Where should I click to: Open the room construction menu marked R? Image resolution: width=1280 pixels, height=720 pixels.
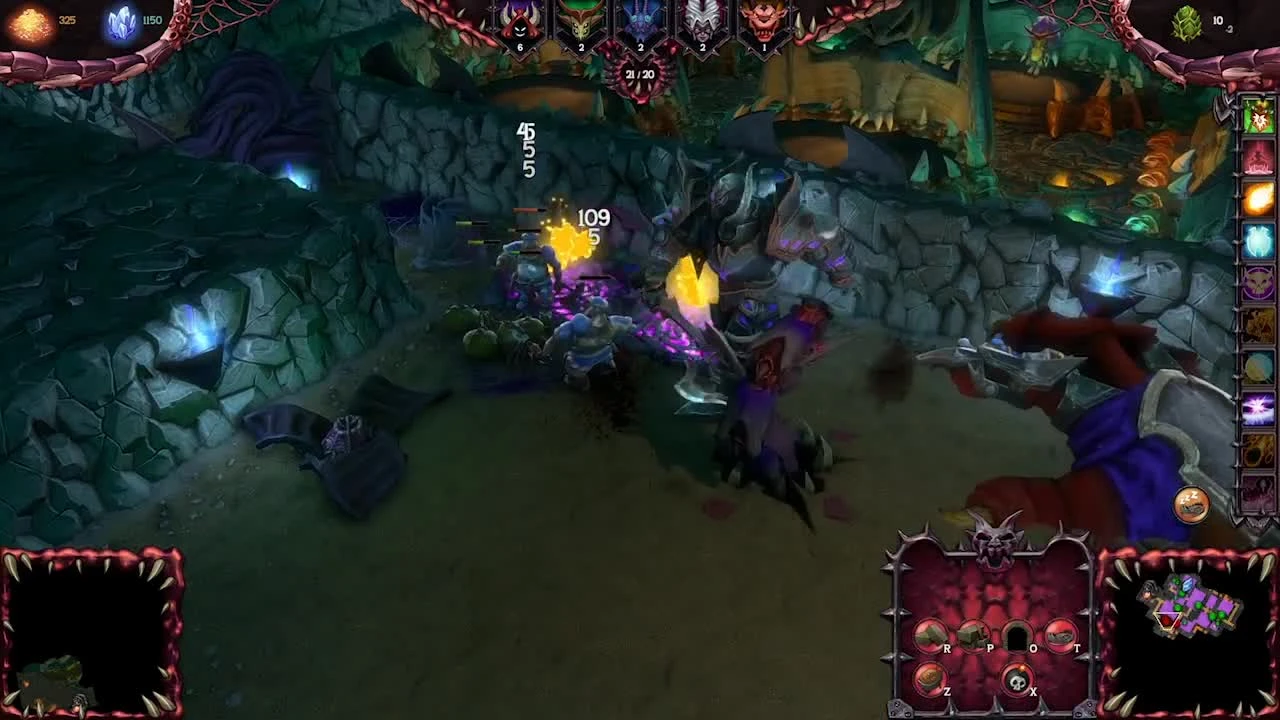pos(930,635)
